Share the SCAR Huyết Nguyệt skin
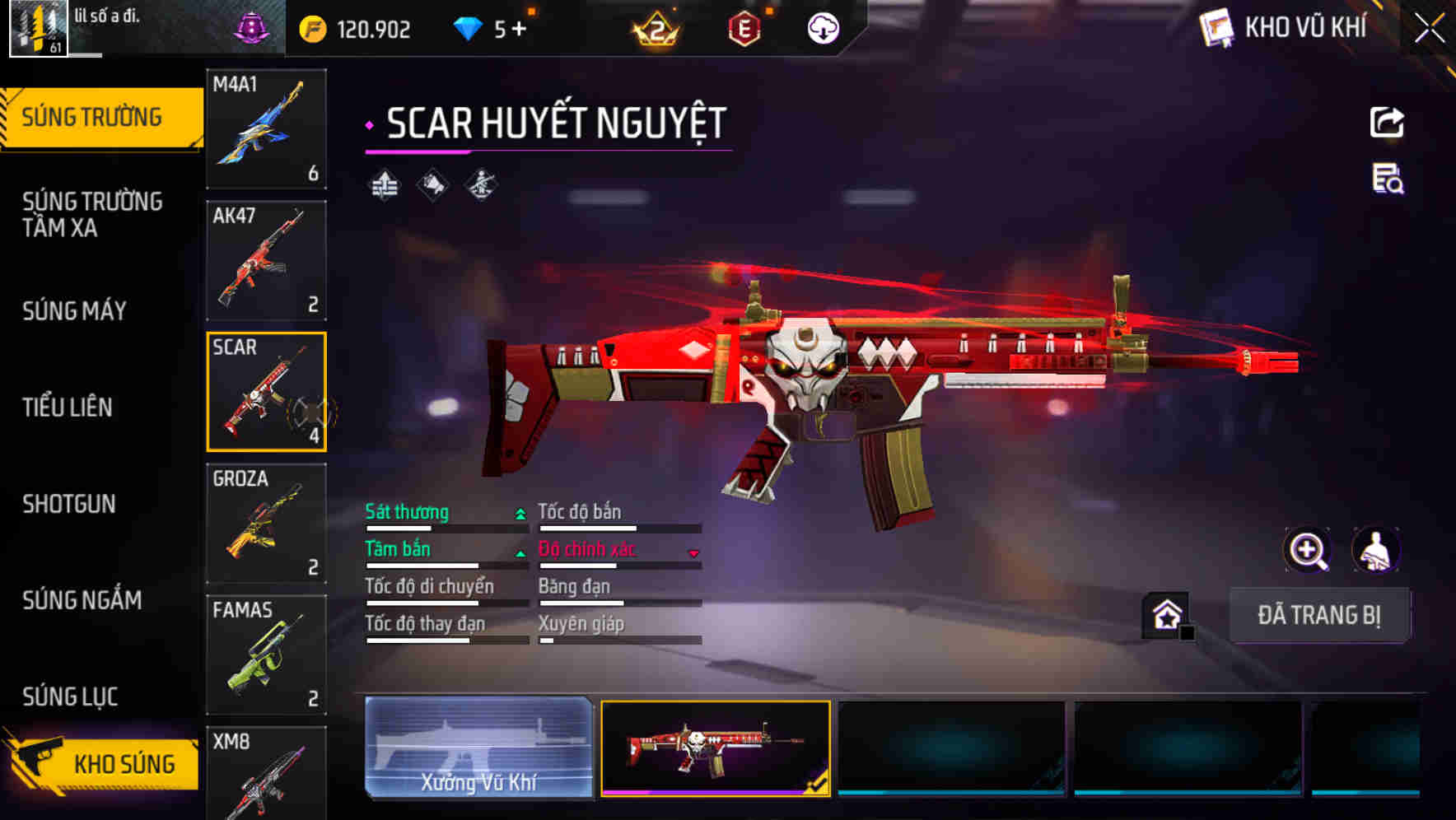The width and height of the screenshot is (1456, 820). point(1386,122)
